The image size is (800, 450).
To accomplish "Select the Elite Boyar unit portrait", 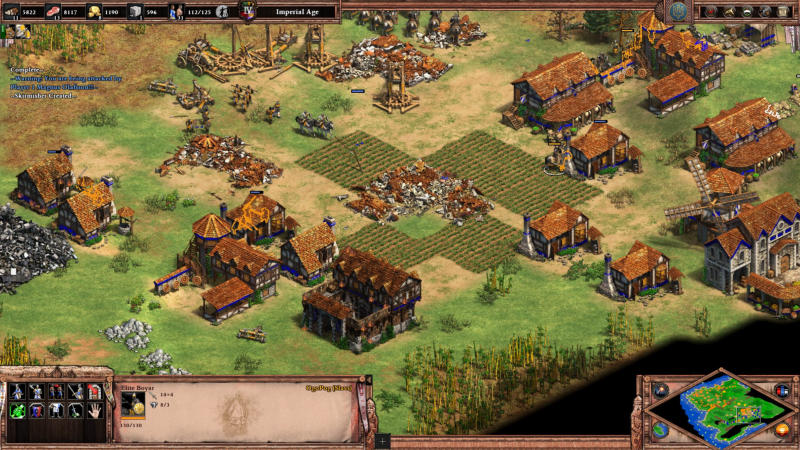I will point(132,402).
